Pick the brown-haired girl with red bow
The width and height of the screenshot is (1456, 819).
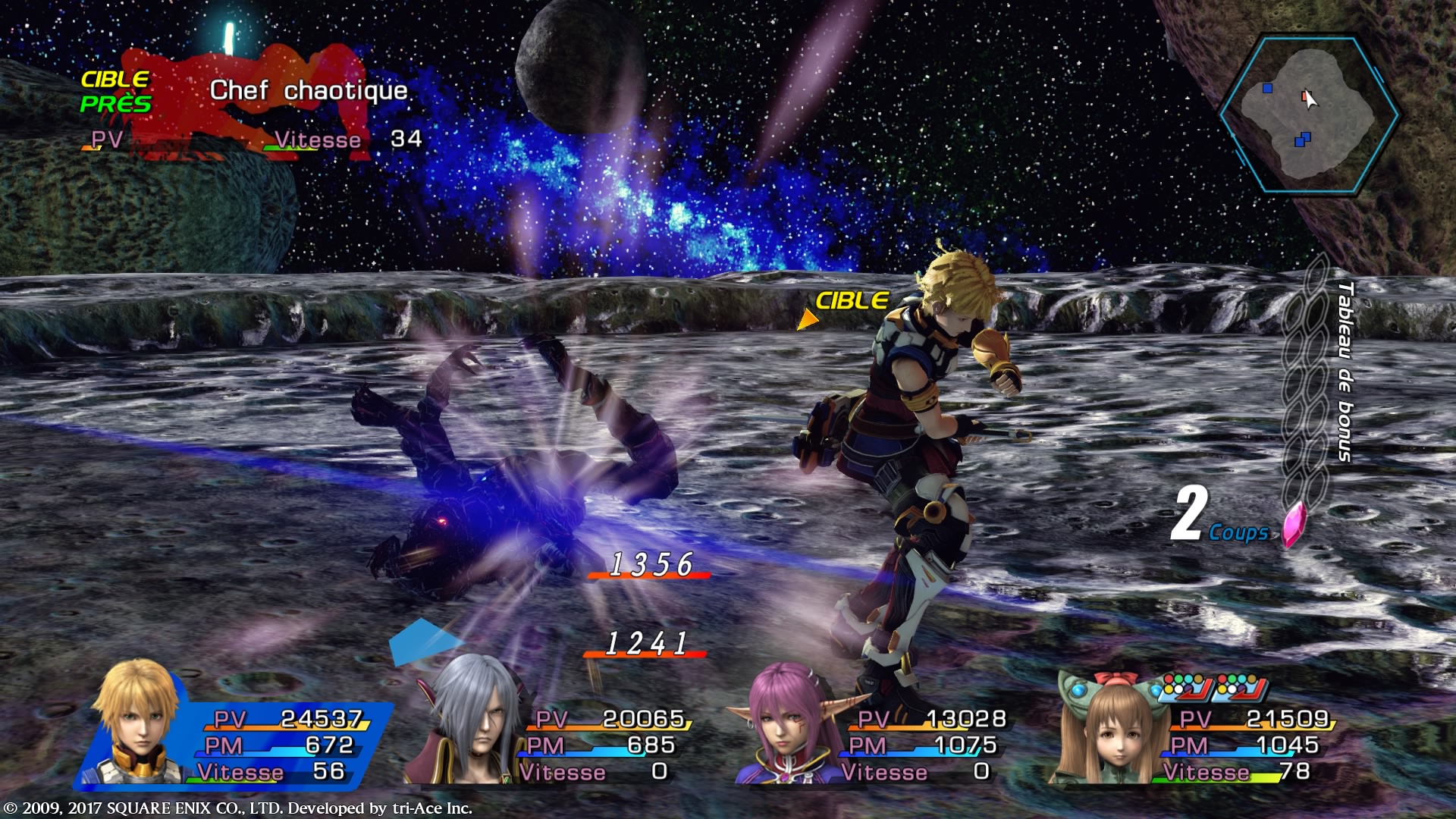click(1108, 728)
